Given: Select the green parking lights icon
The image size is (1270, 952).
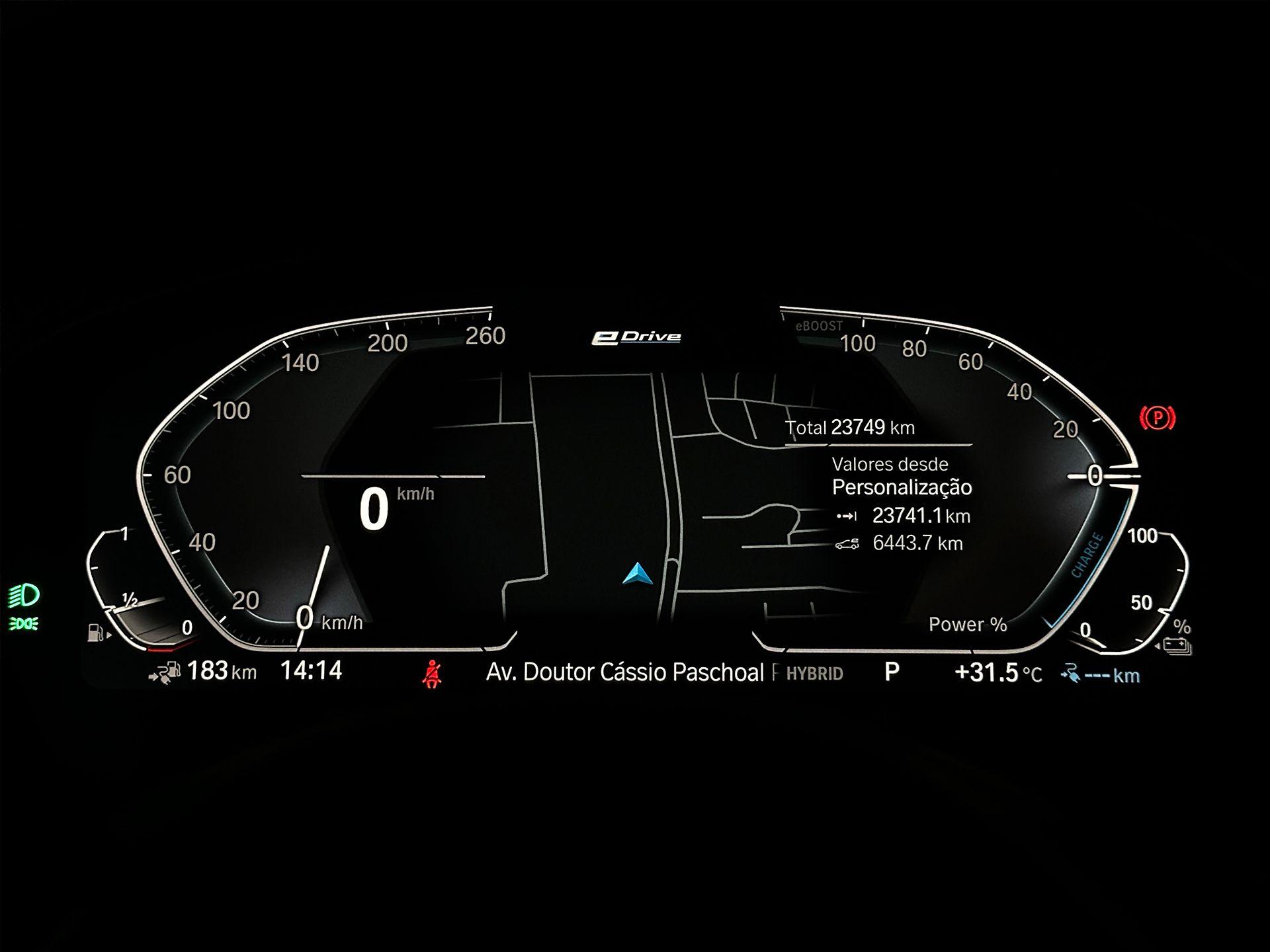Looking at the screenshot, I should pos(24,623).
